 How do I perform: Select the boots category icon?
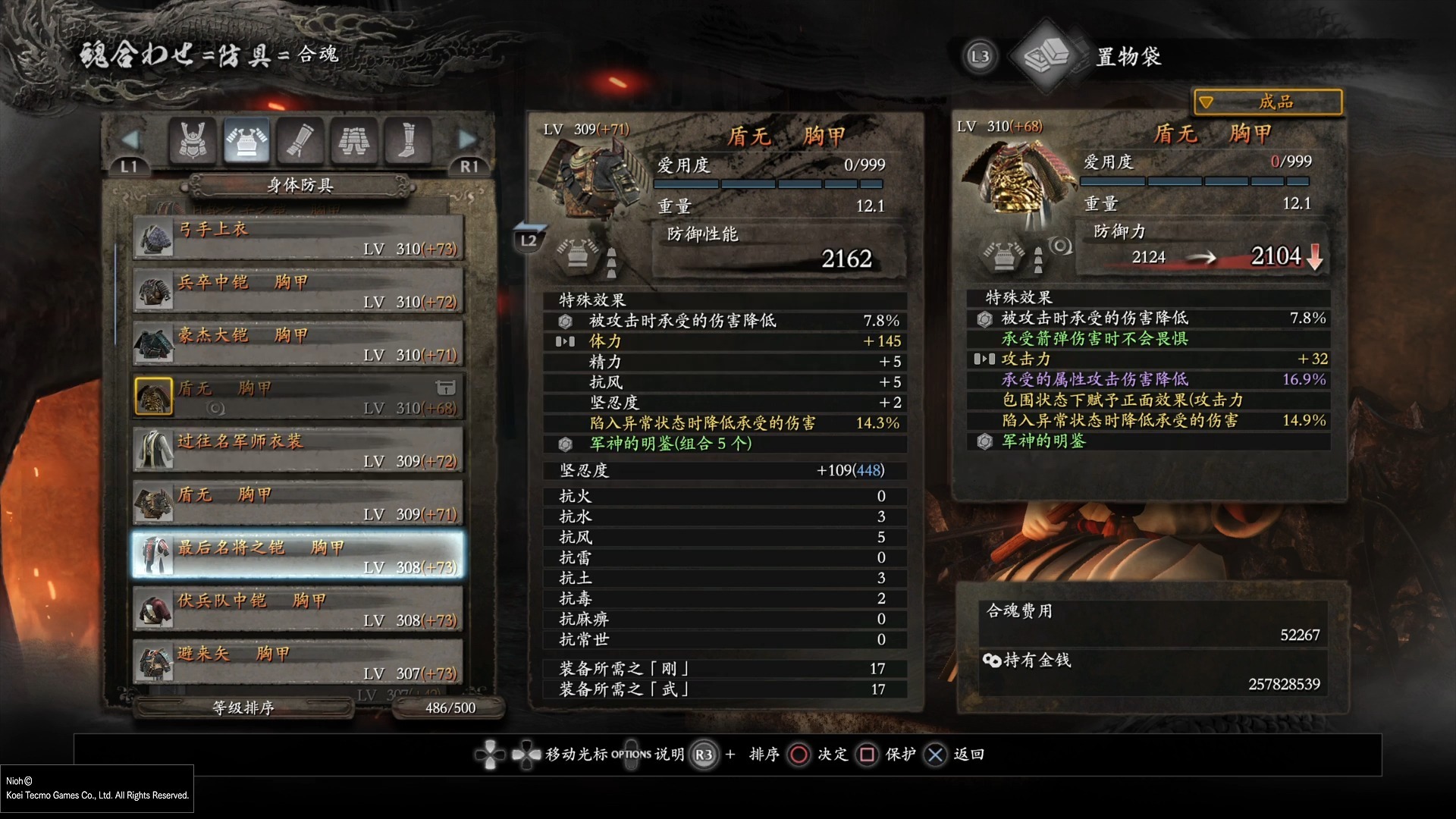coord(407,140)
